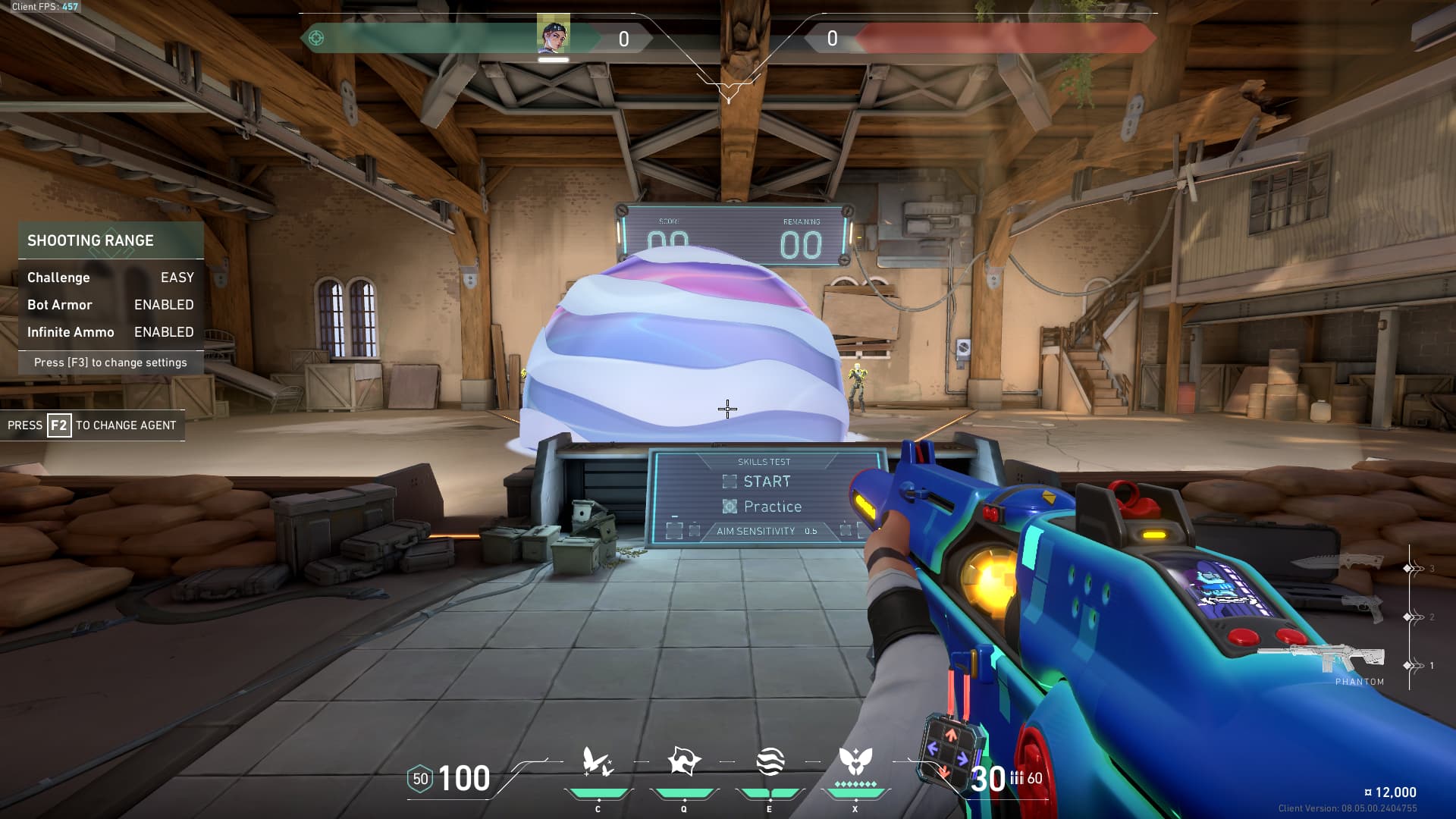Equip the knife melee slot

coord(1339,562)
